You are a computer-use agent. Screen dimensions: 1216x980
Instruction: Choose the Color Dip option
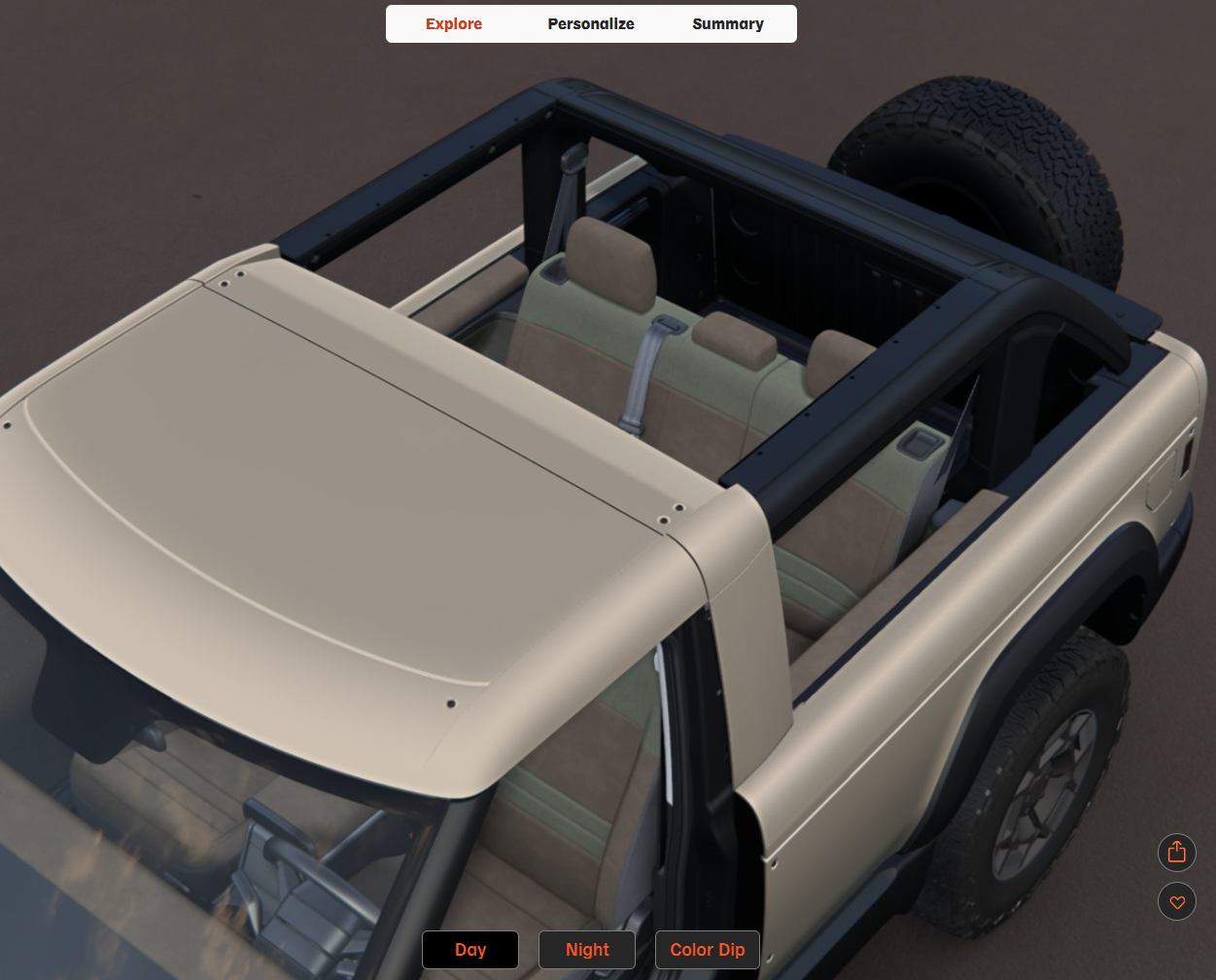(708, 950)
